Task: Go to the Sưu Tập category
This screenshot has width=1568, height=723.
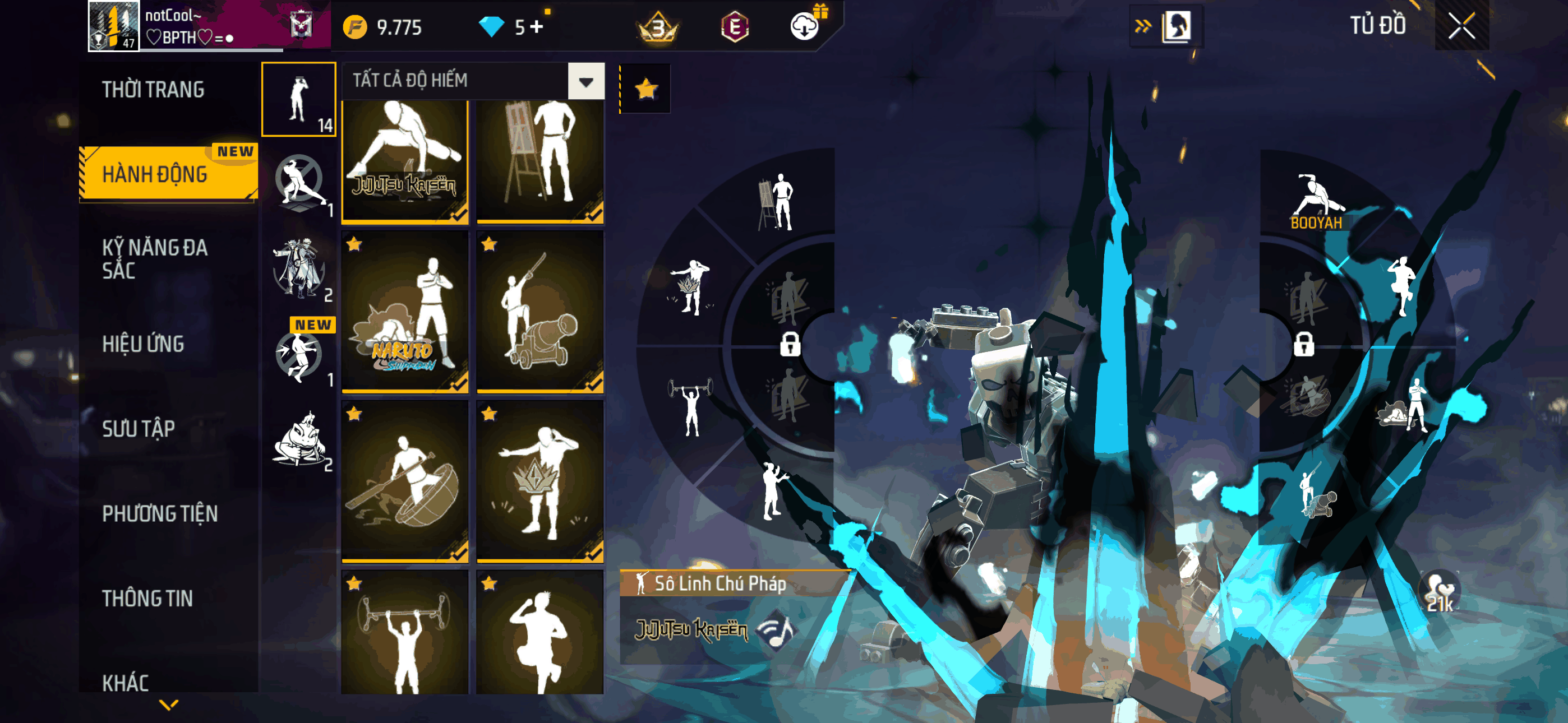Action: pos(138,428)
